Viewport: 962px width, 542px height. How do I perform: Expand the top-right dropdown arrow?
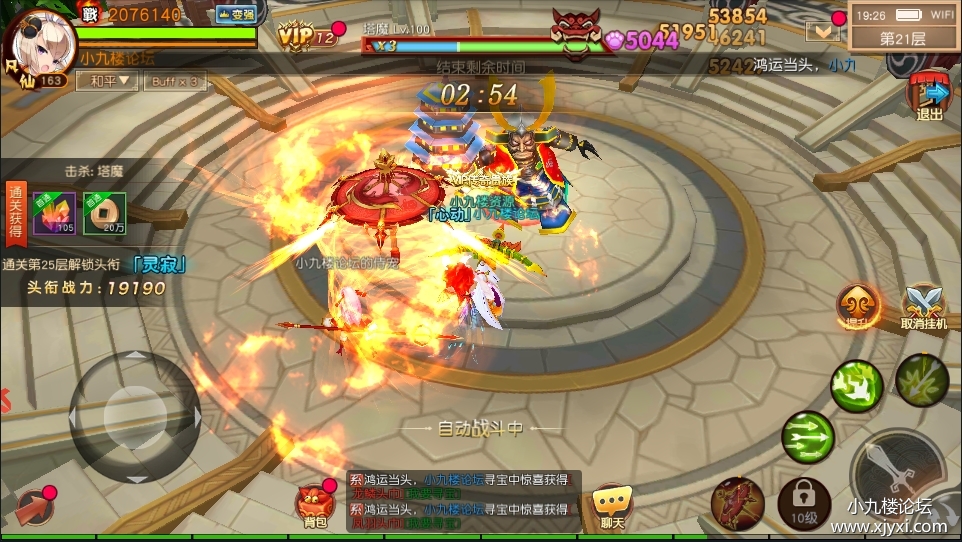point(824,31)
